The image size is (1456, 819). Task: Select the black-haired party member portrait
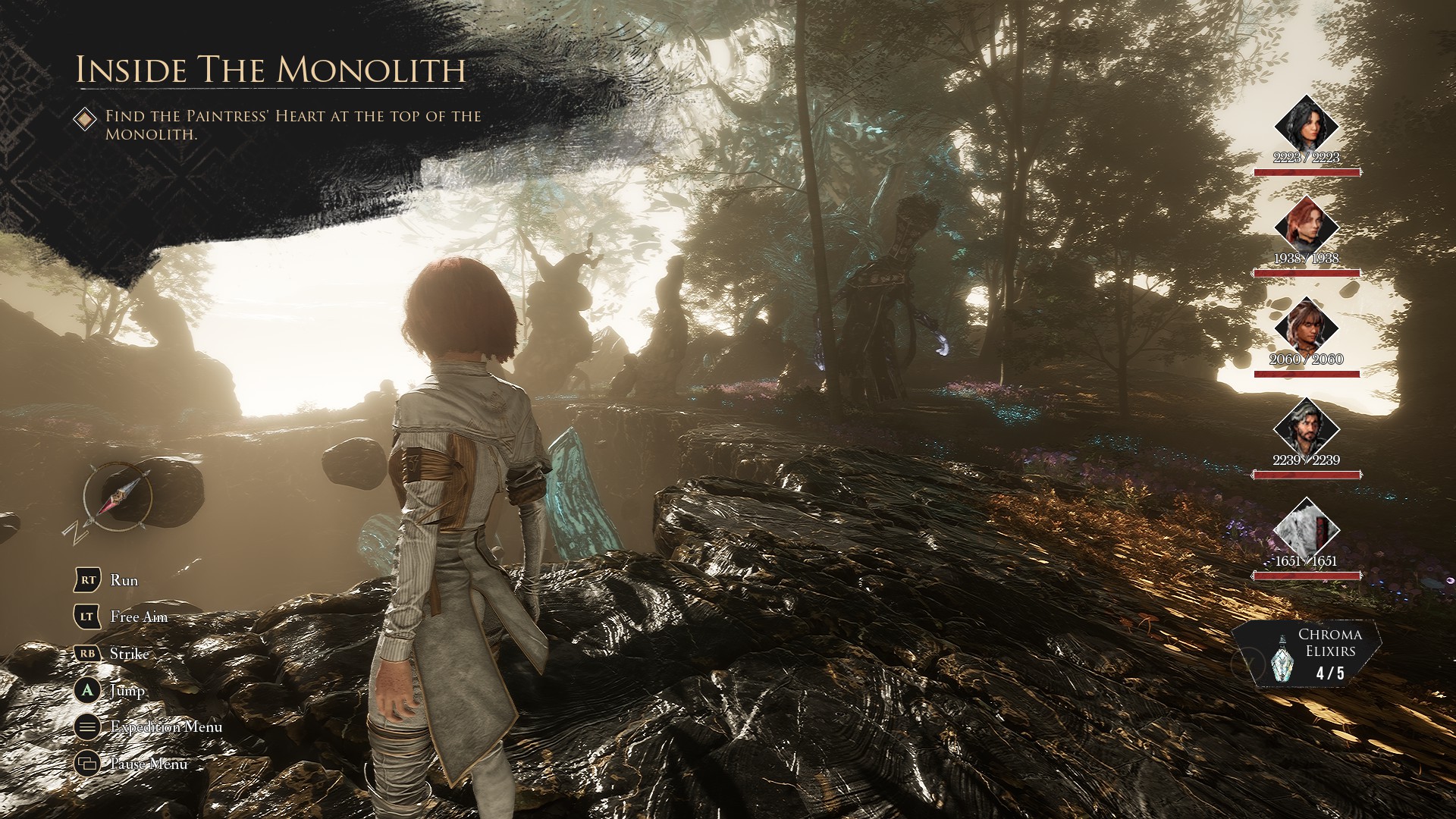tap(1306, 124)
